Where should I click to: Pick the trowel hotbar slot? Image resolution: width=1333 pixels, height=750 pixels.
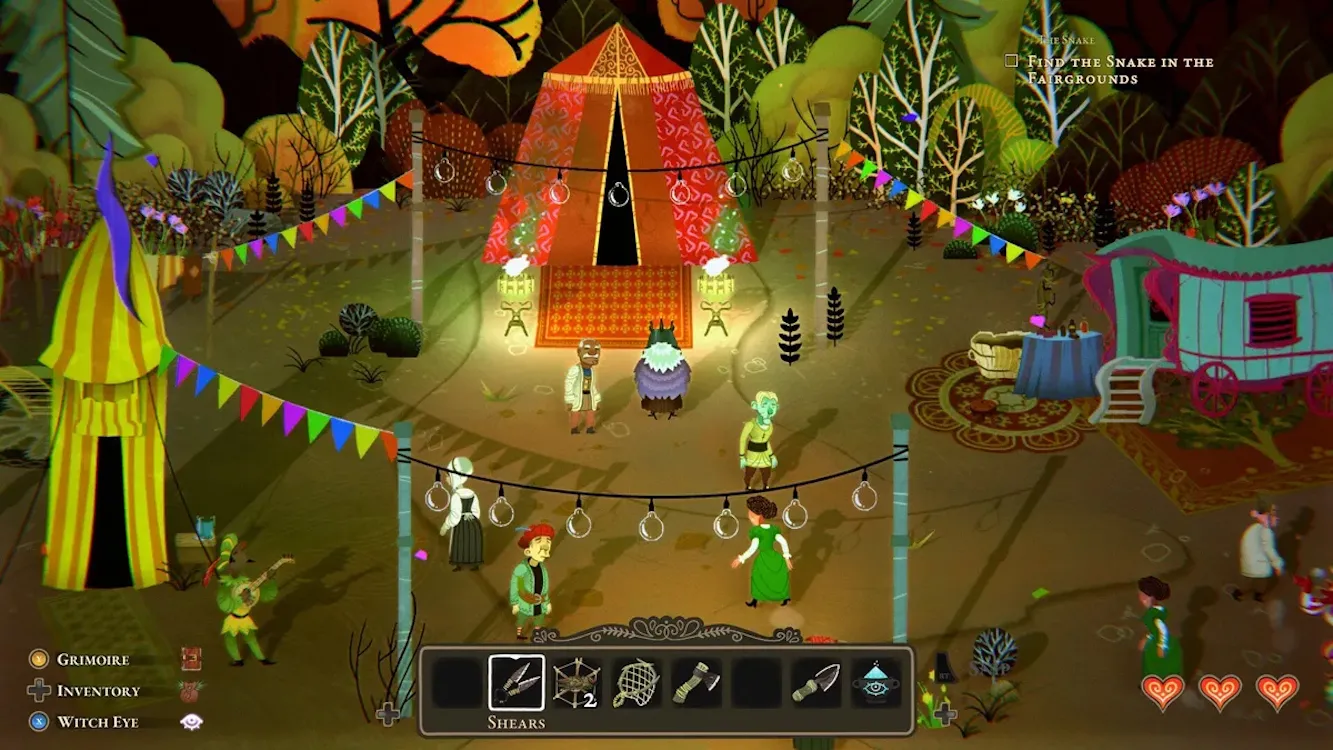[x=817, y=683]
